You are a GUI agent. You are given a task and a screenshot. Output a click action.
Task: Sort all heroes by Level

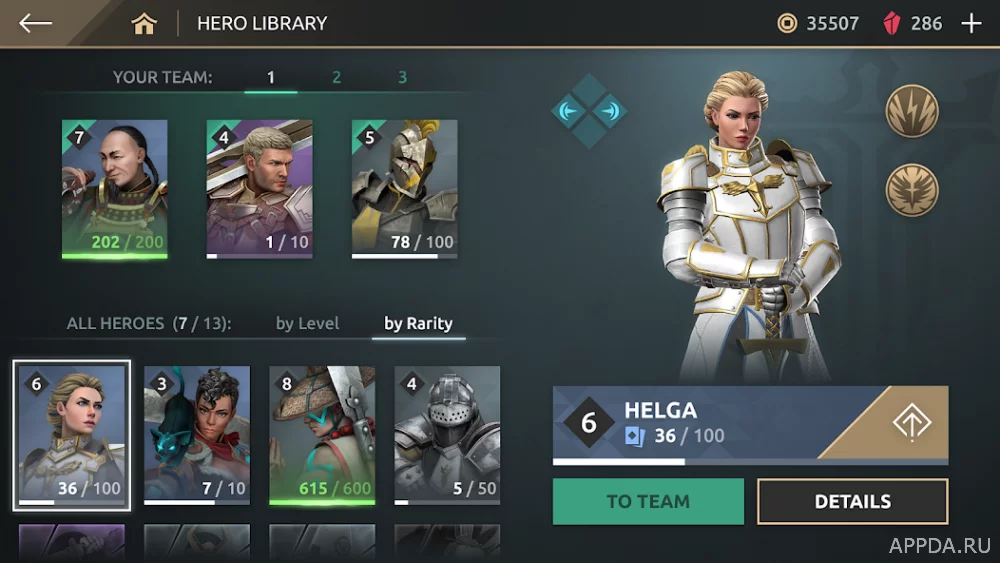tap(307, 323)
